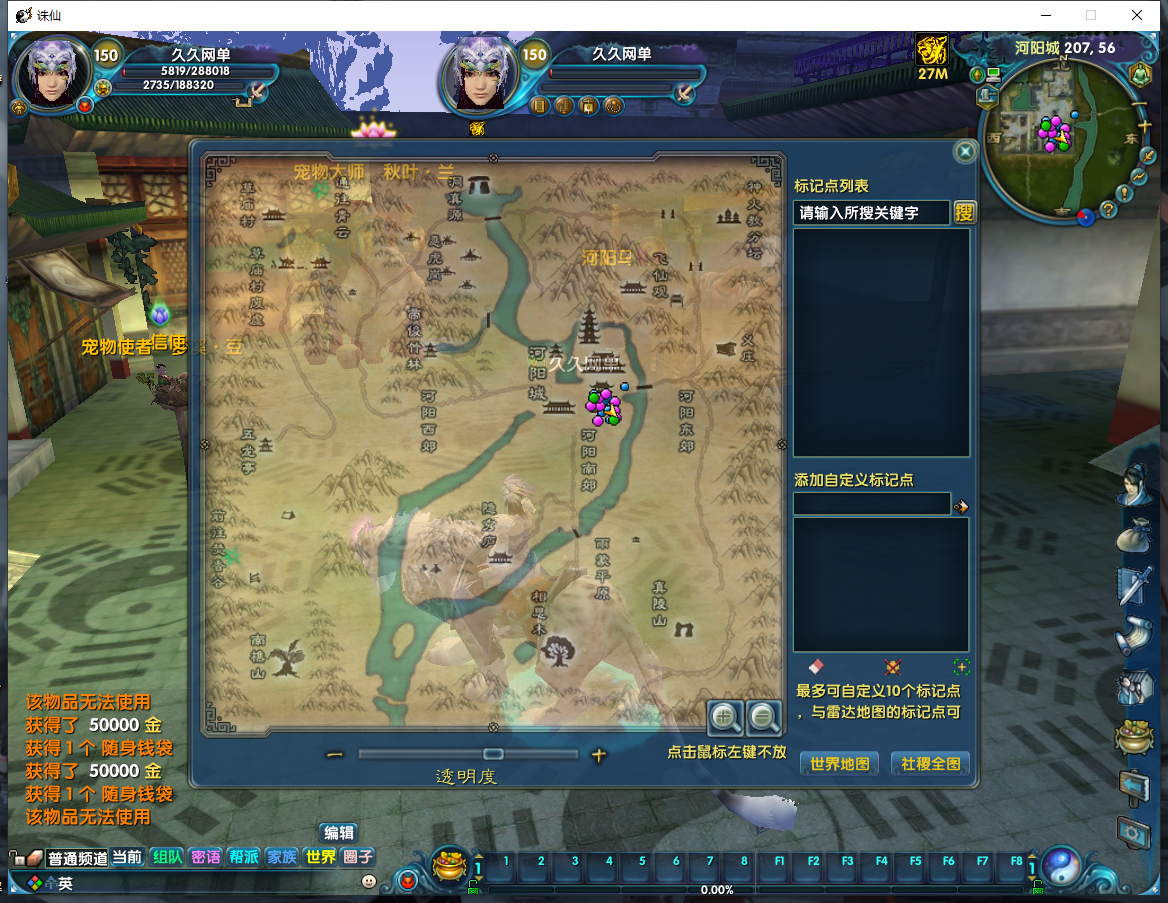Open the 世界地图 world map
Screen dimensions: 1168x903
click(x=840, y=764)
